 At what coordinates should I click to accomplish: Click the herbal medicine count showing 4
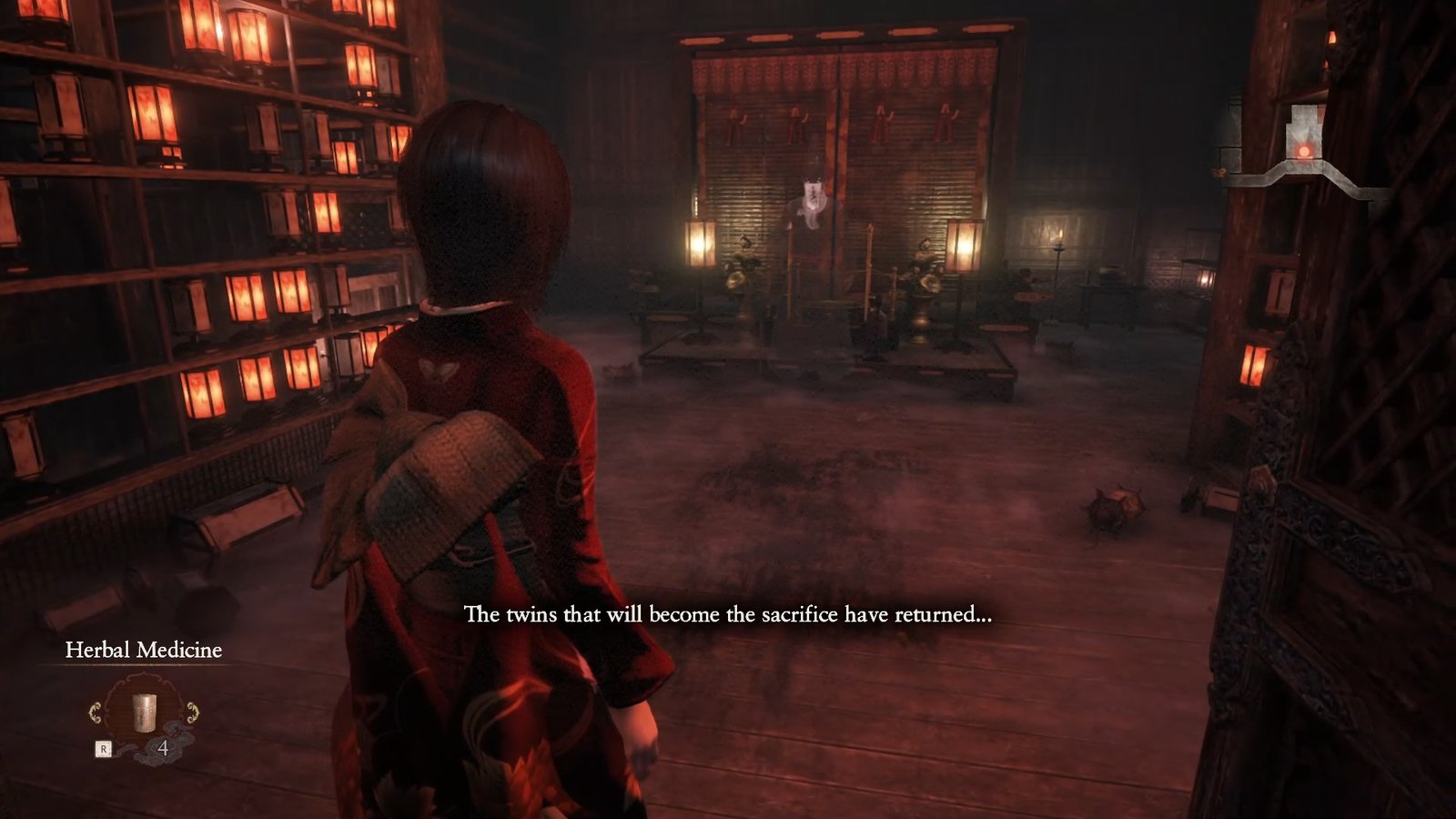[x=162, y=749]
